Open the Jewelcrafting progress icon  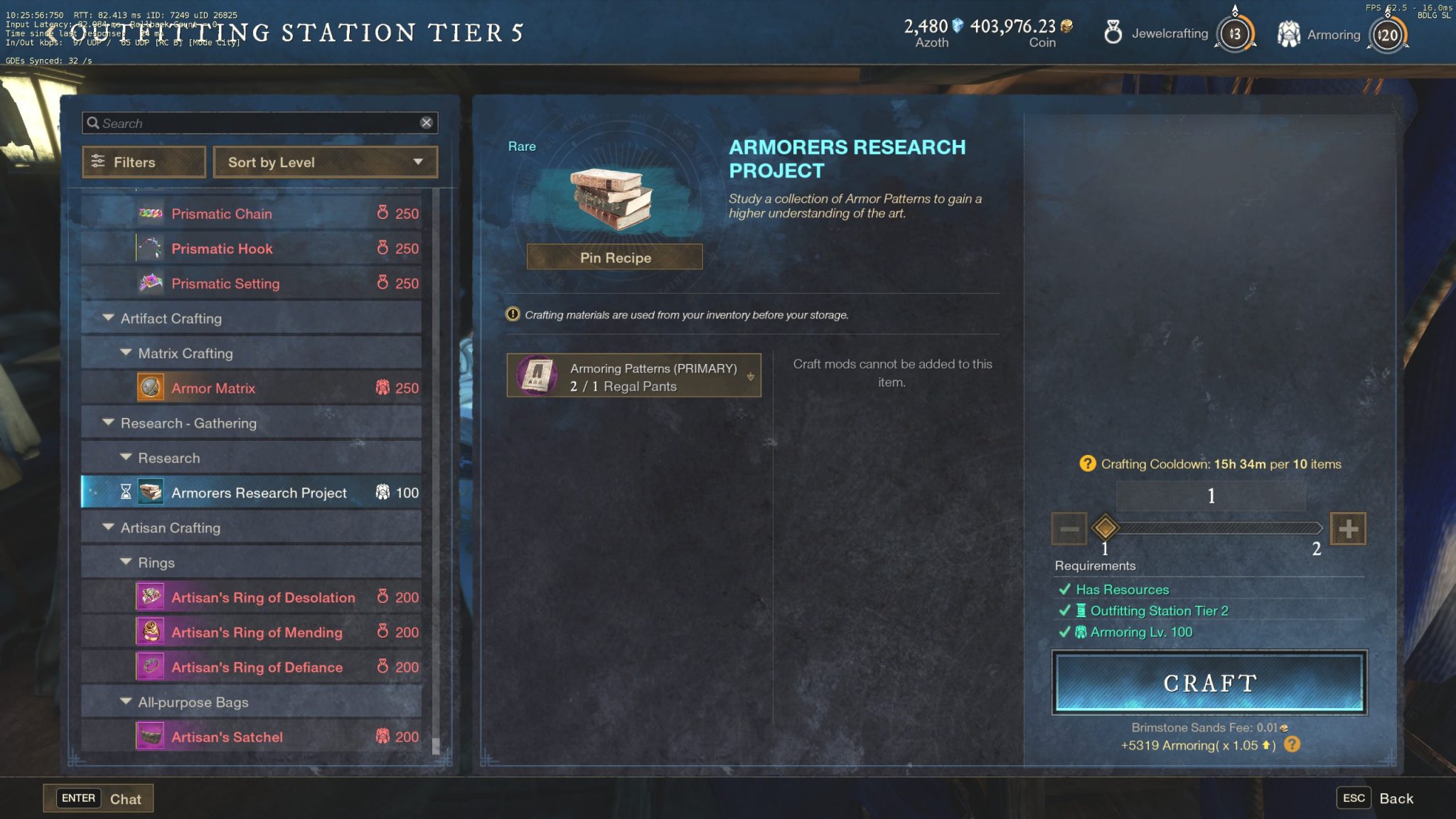(1234, 33)
